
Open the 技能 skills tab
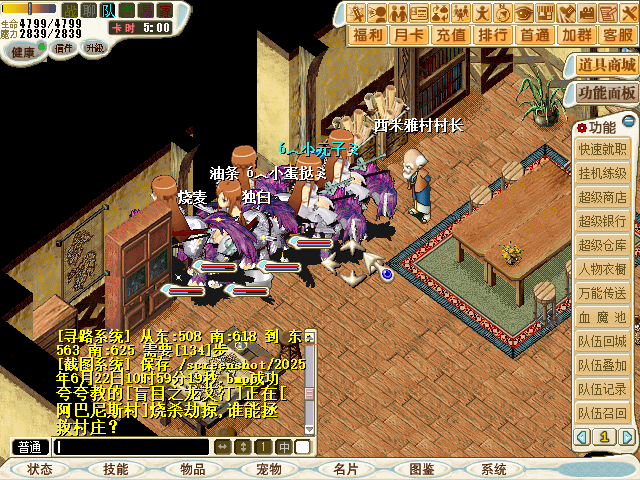116,469
